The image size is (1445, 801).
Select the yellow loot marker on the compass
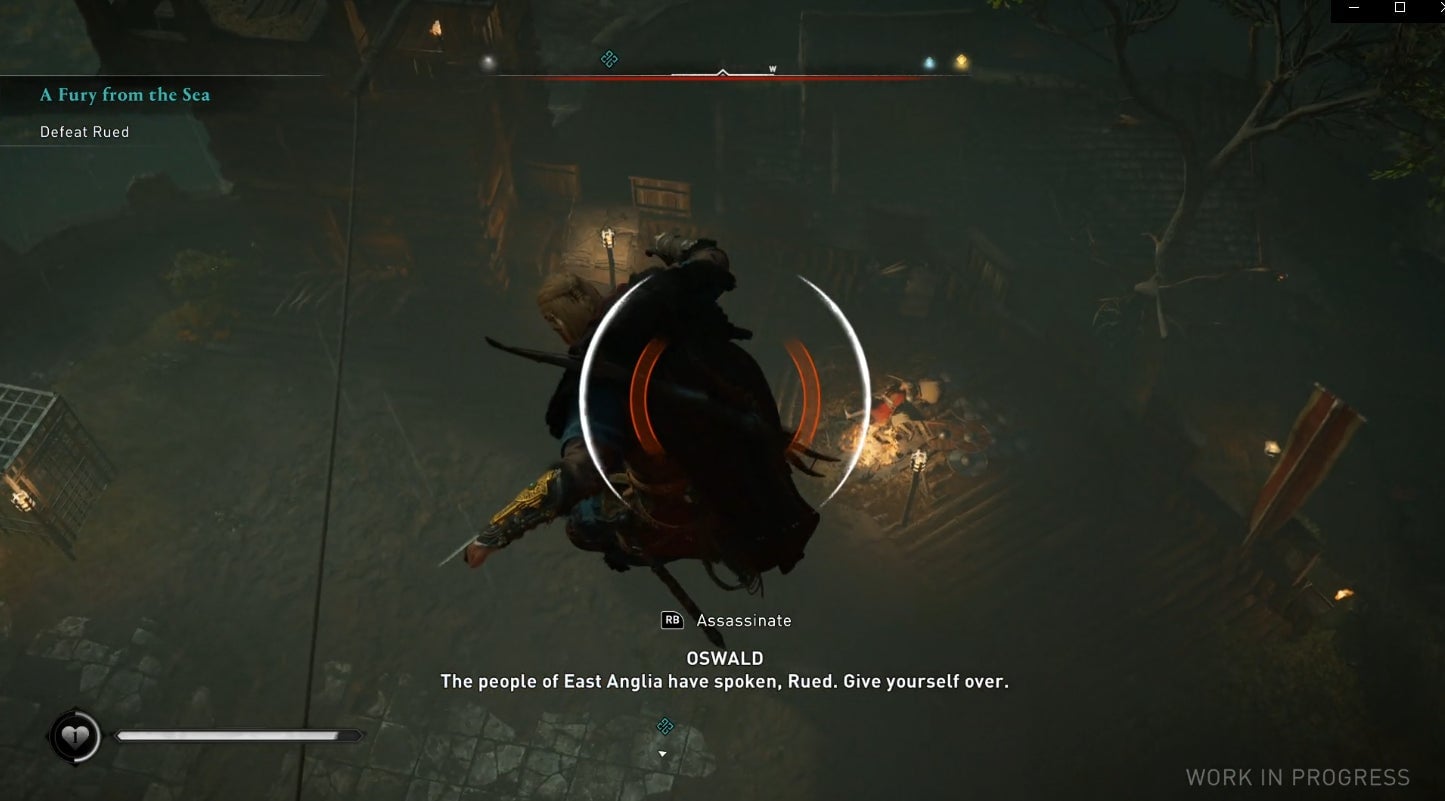(960, 60)
